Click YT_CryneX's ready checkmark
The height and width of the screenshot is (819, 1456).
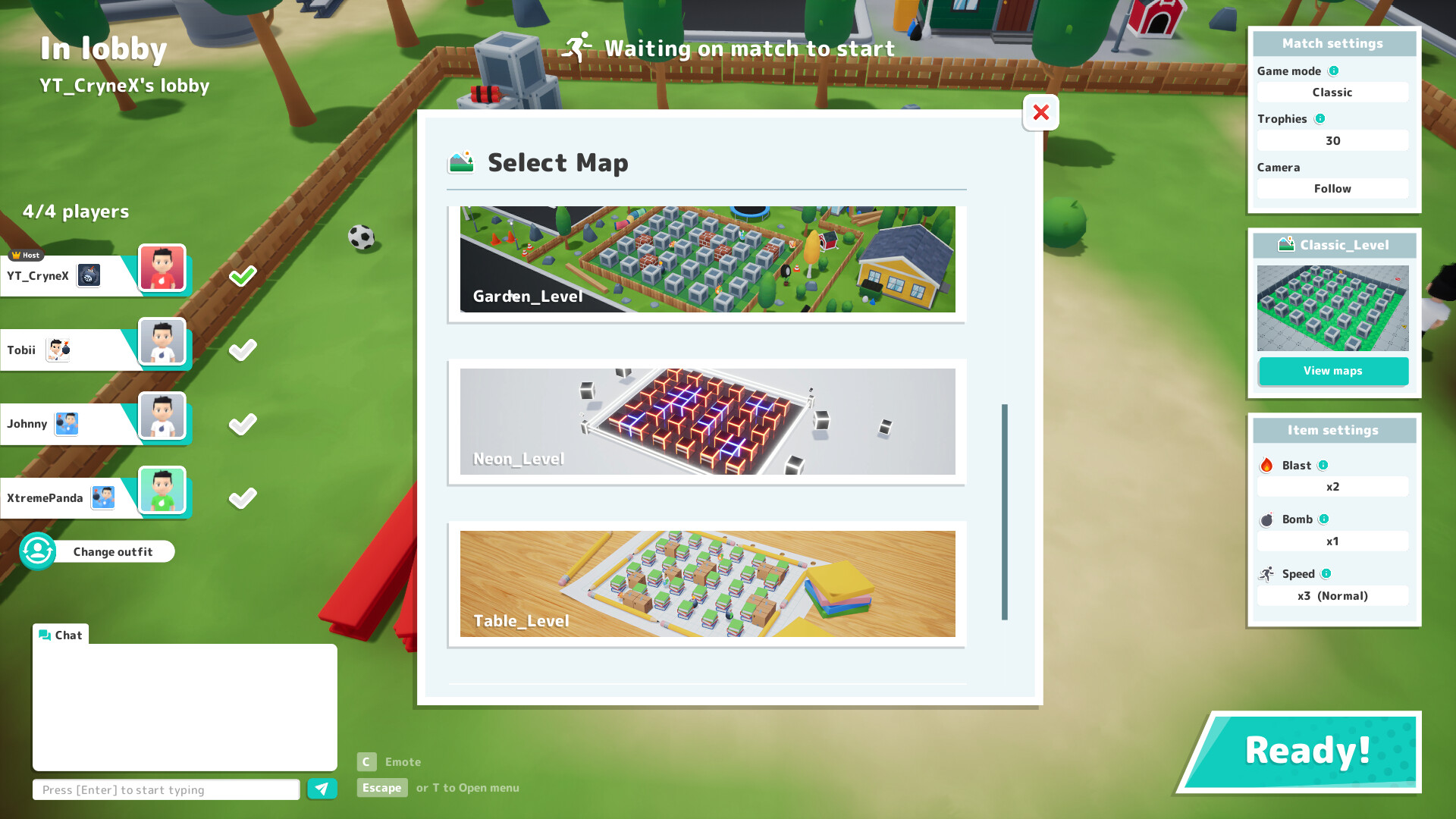point(242,277)
